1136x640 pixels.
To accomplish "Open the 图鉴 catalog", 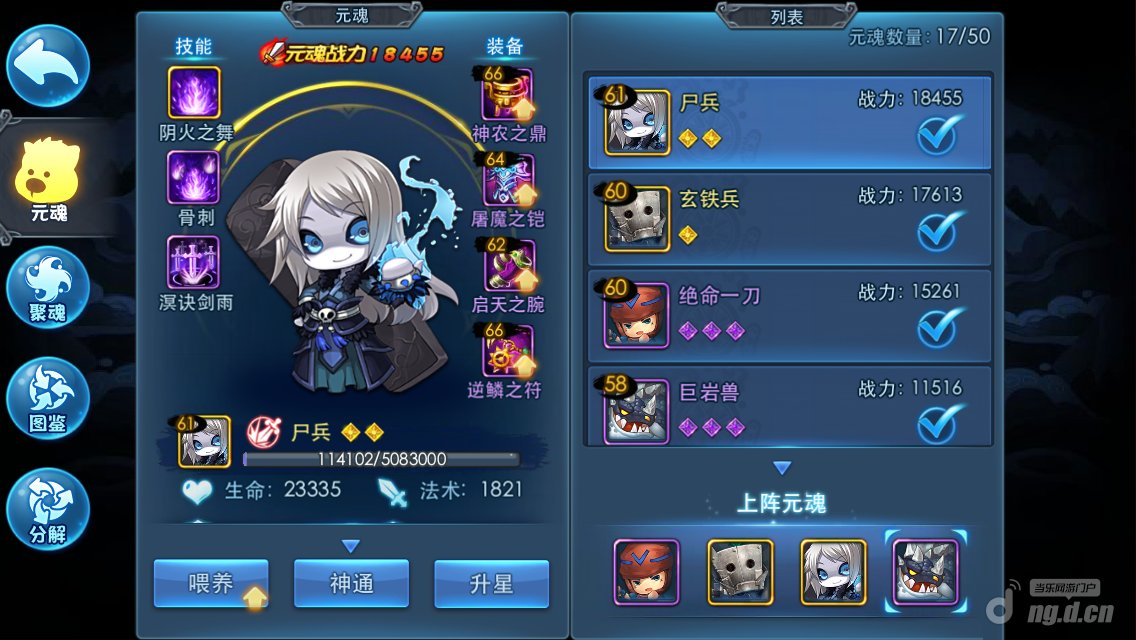I will click(48, 397).
